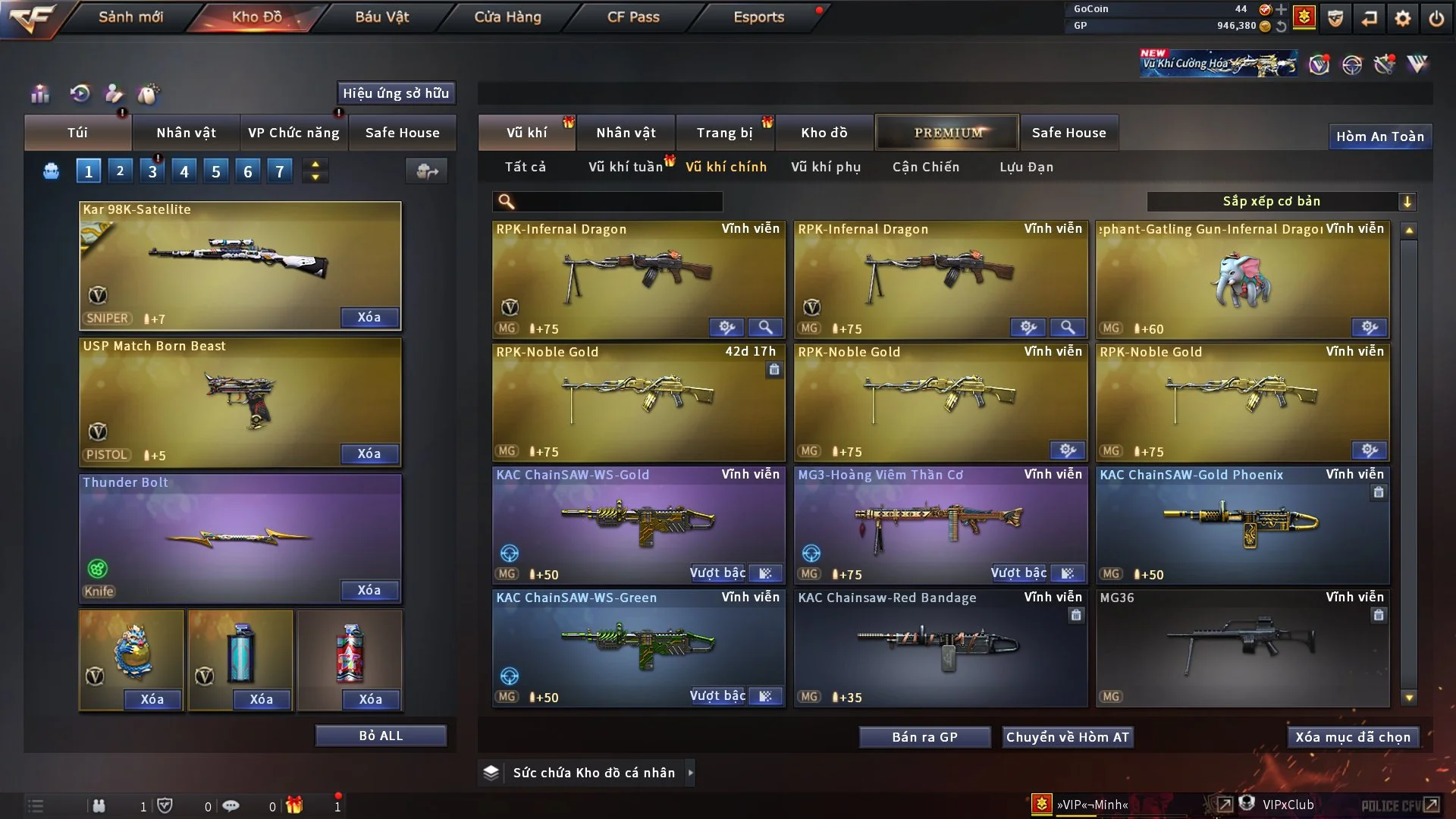
Task: Click the power exit icon
Action: click(x=1436, y=18)
